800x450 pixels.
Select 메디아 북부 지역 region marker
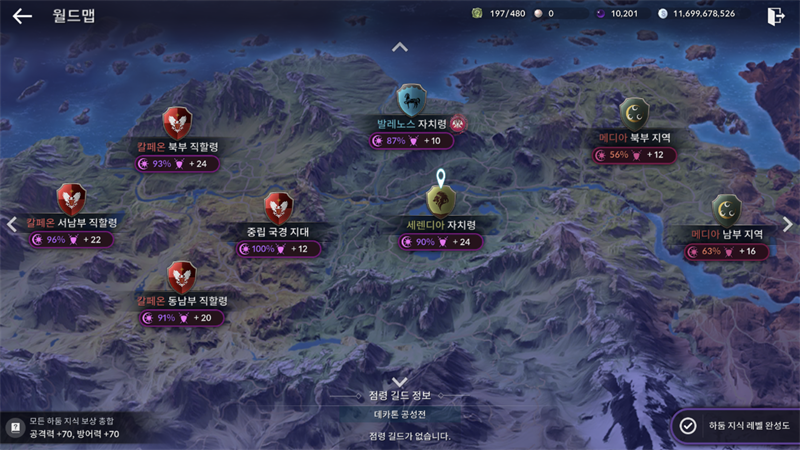click(x=634, y=113)
